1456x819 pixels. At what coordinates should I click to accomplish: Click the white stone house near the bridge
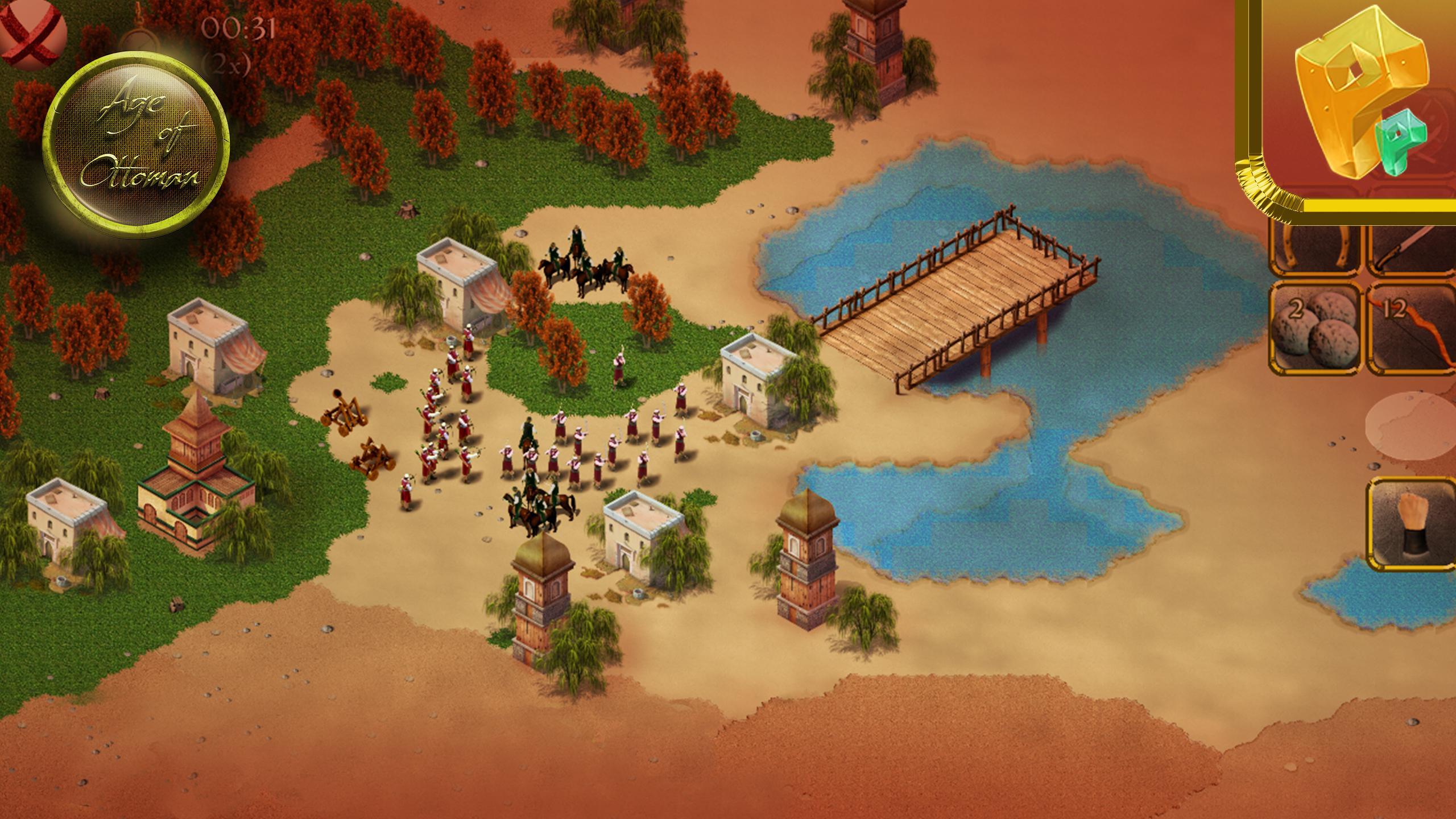pos(751,392)
